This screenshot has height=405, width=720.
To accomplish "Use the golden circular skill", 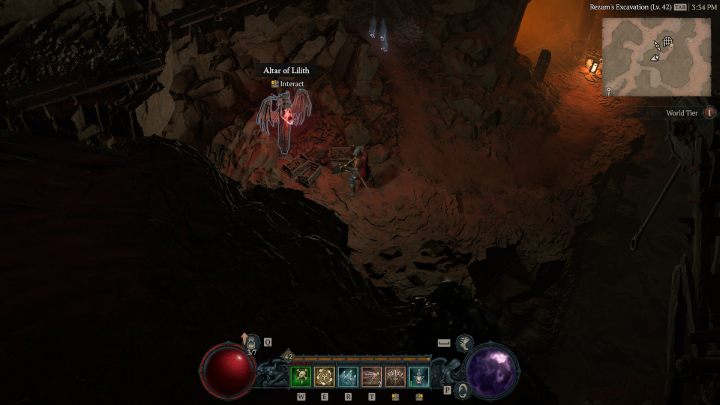I will coord(323,376).
